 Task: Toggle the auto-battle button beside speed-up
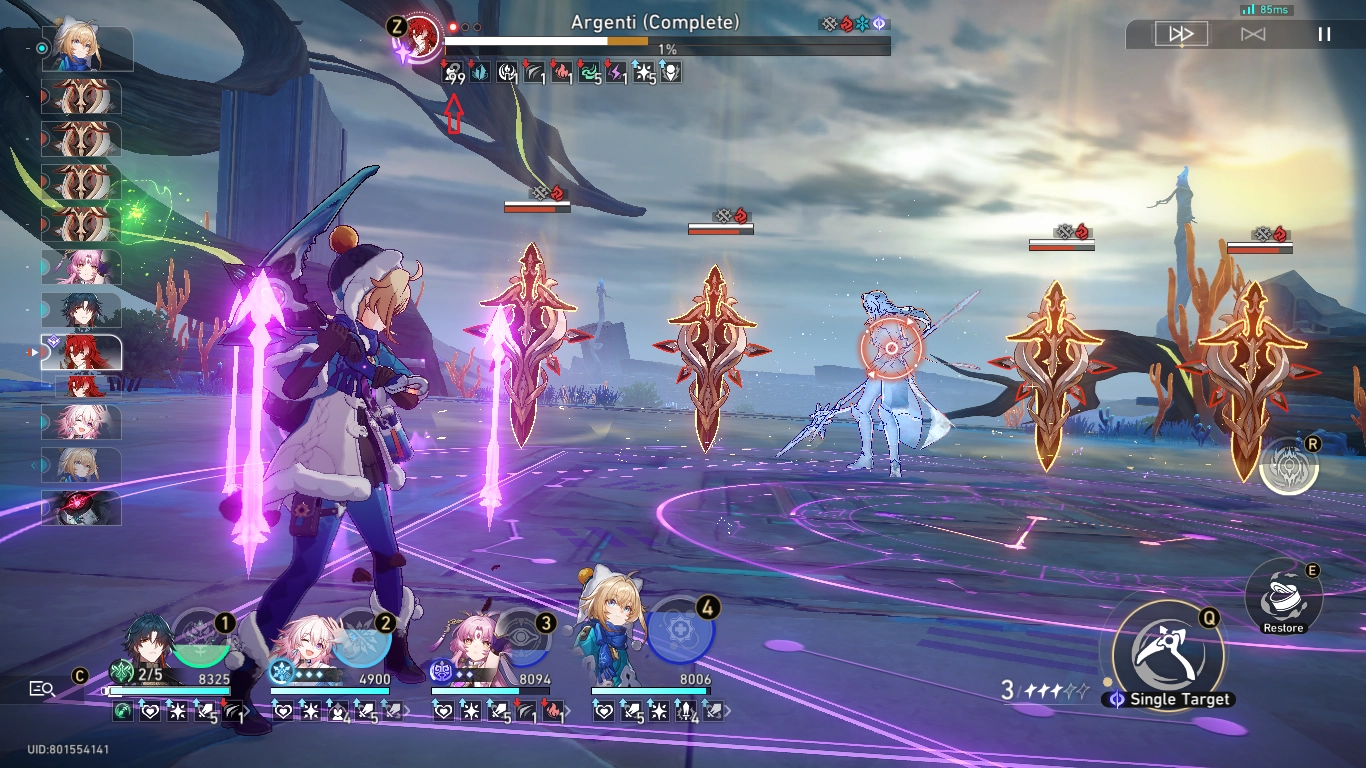(1253, 34)
